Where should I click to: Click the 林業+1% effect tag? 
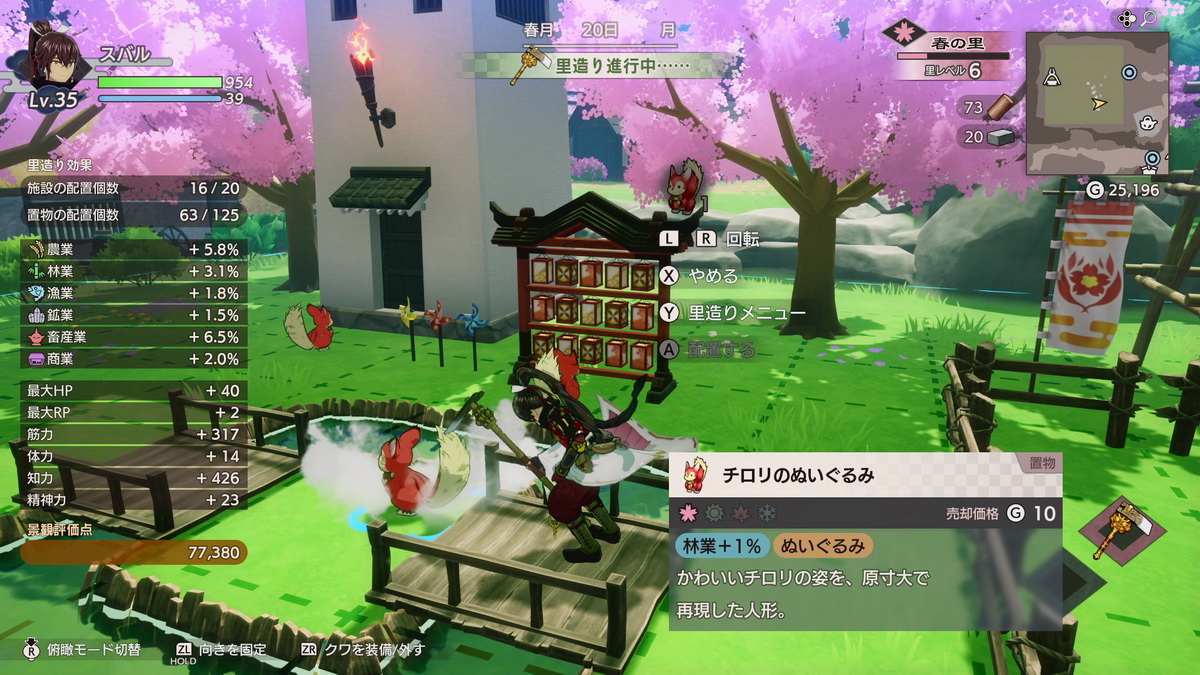[x=721, y=545]
